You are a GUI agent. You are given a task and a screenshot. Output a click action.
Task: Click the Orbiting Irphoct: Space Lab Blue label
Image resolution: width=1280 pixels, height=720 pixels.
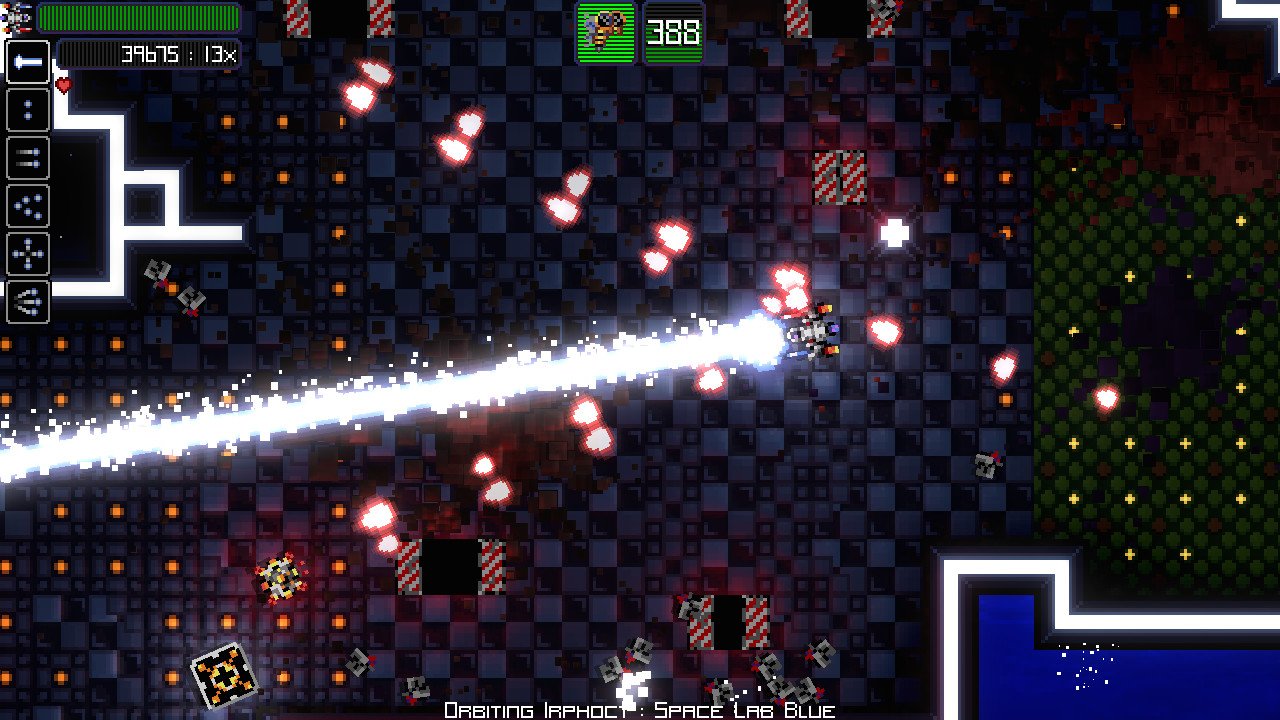click(x=640, y=709)
